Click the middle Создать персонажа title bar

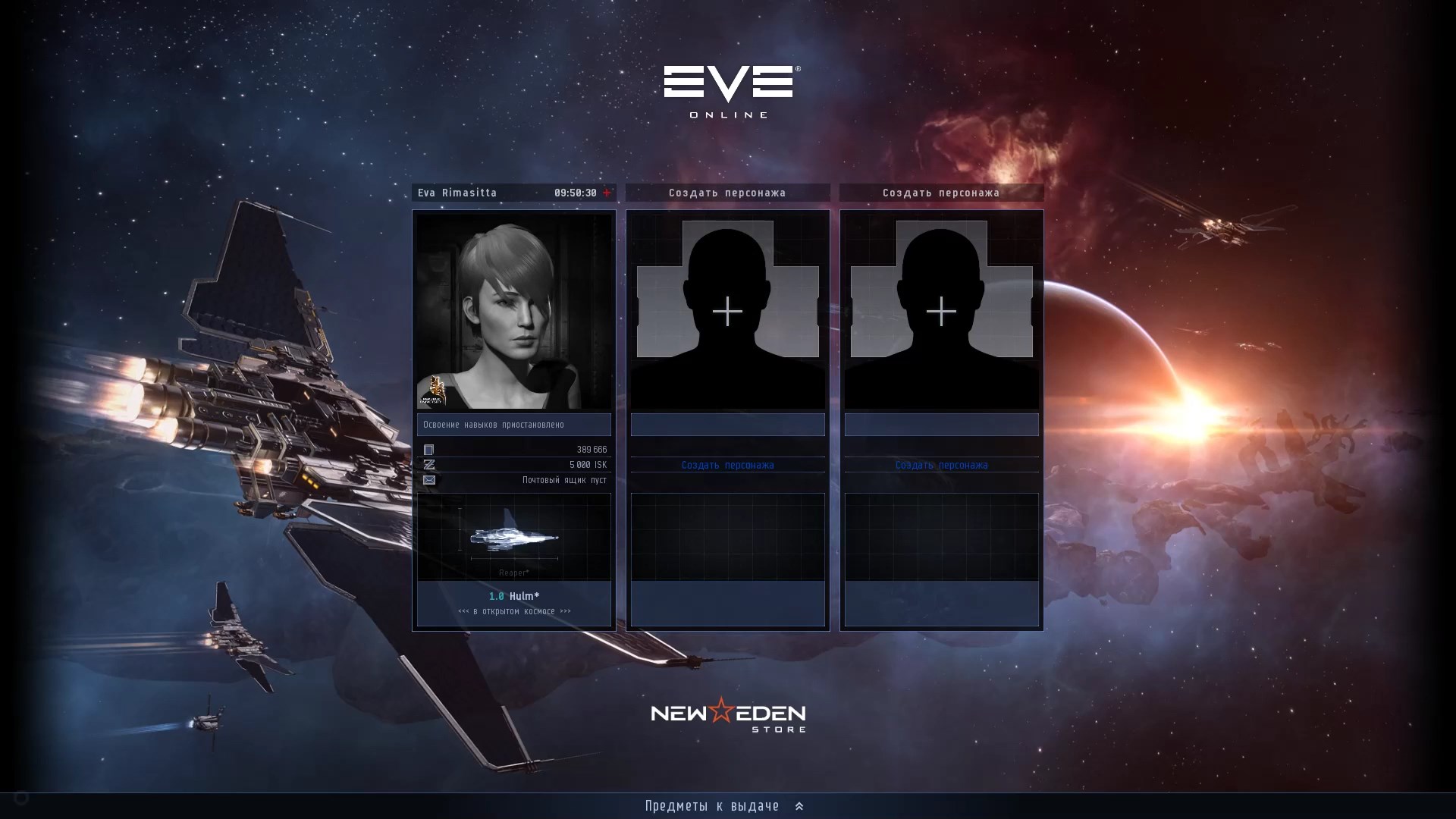[727, 193]
